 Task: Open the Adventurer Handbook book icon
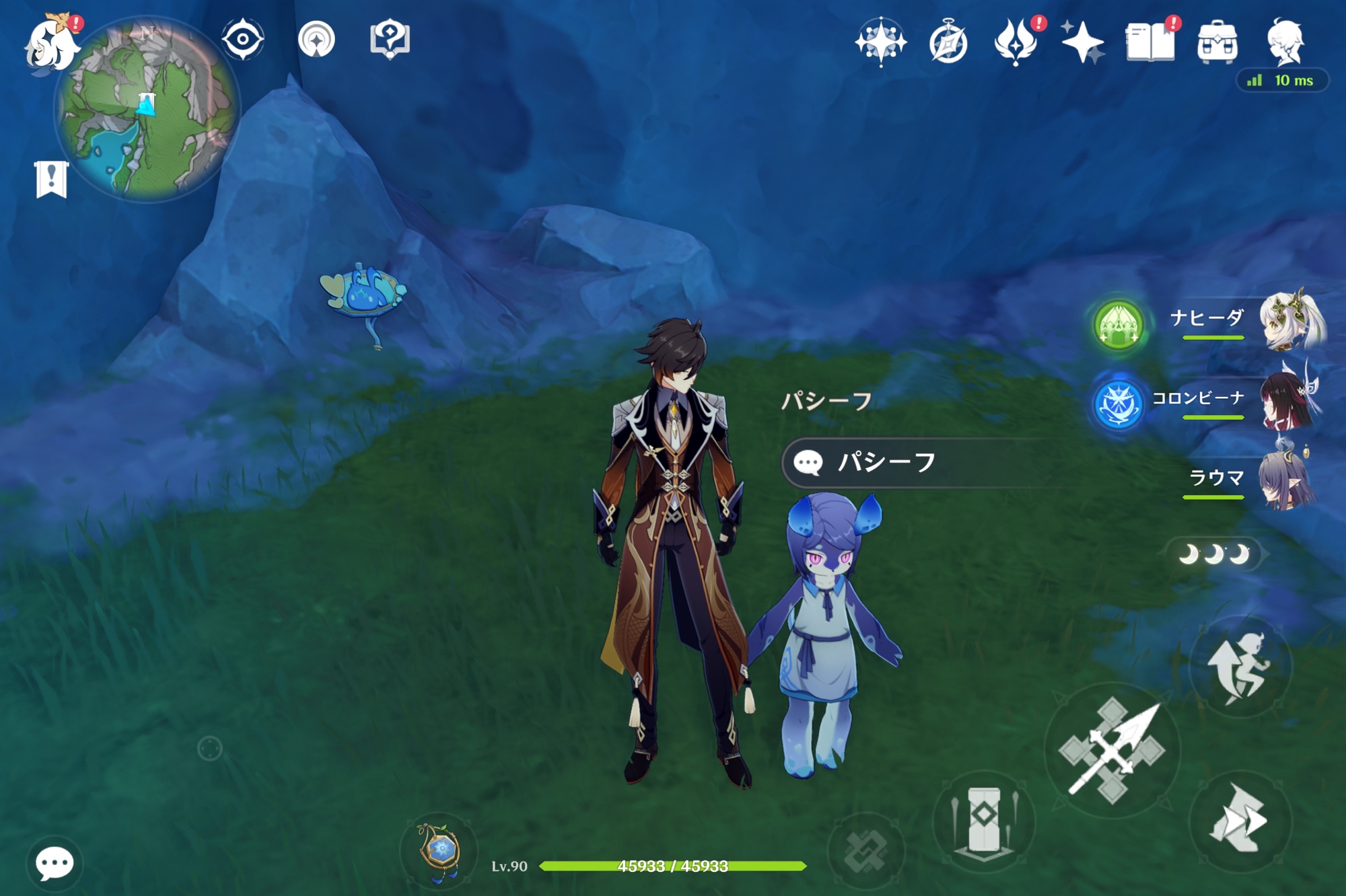(1150, 42)
